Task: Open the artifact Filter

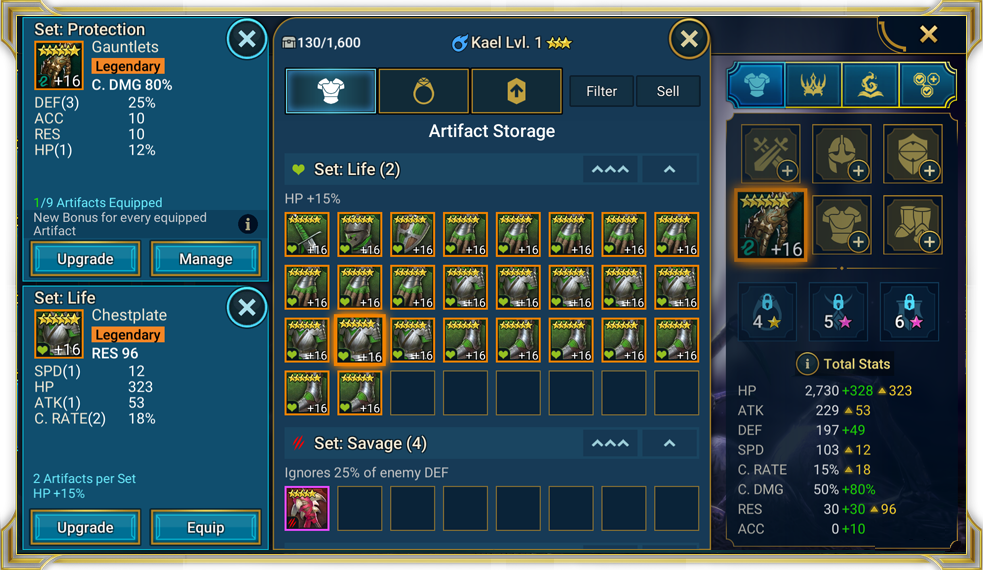Action: coord(601,91)
